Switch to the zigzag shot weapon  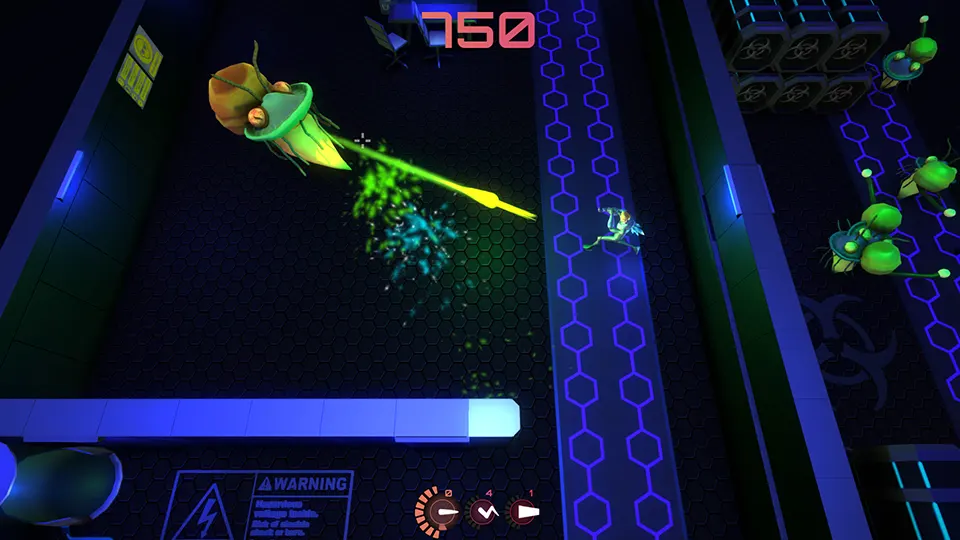[x=485, y=512]
